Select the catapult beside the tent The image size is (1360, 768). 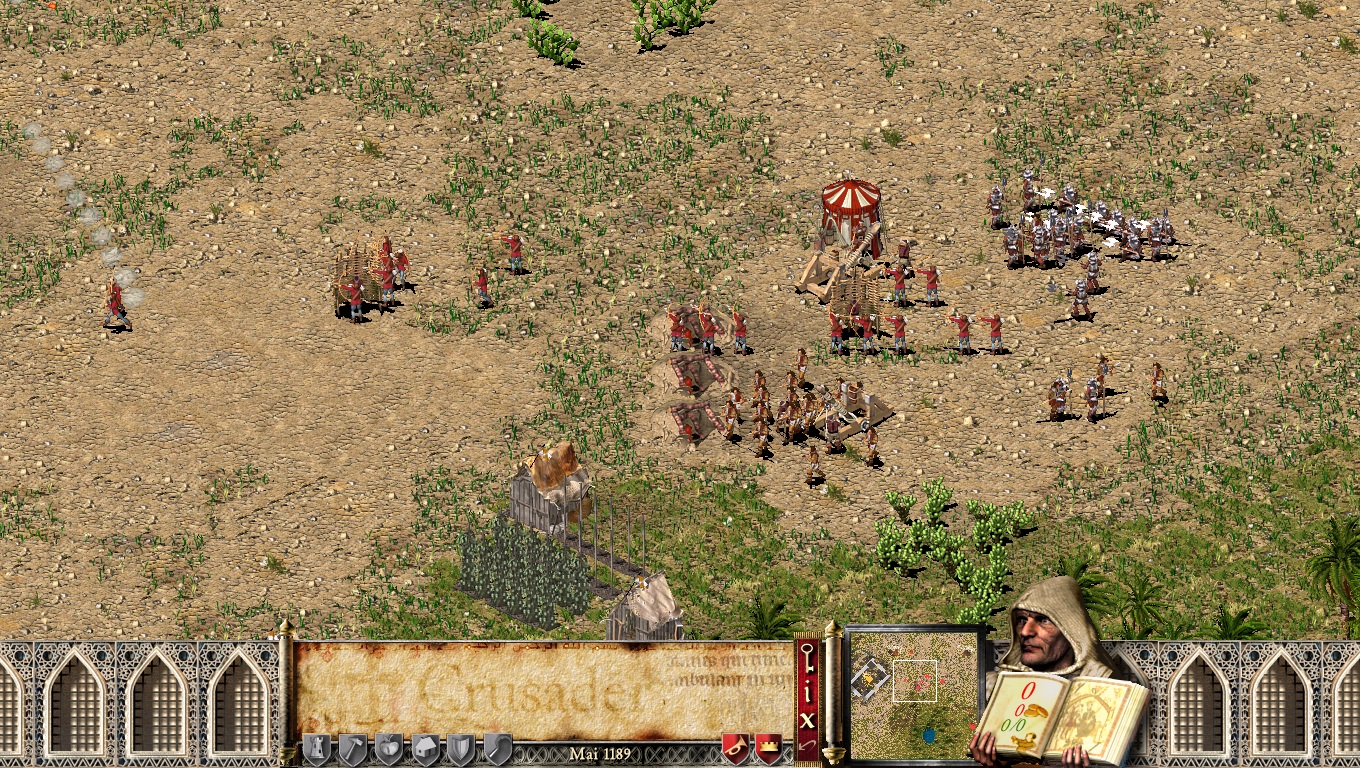tap(830, 275)
